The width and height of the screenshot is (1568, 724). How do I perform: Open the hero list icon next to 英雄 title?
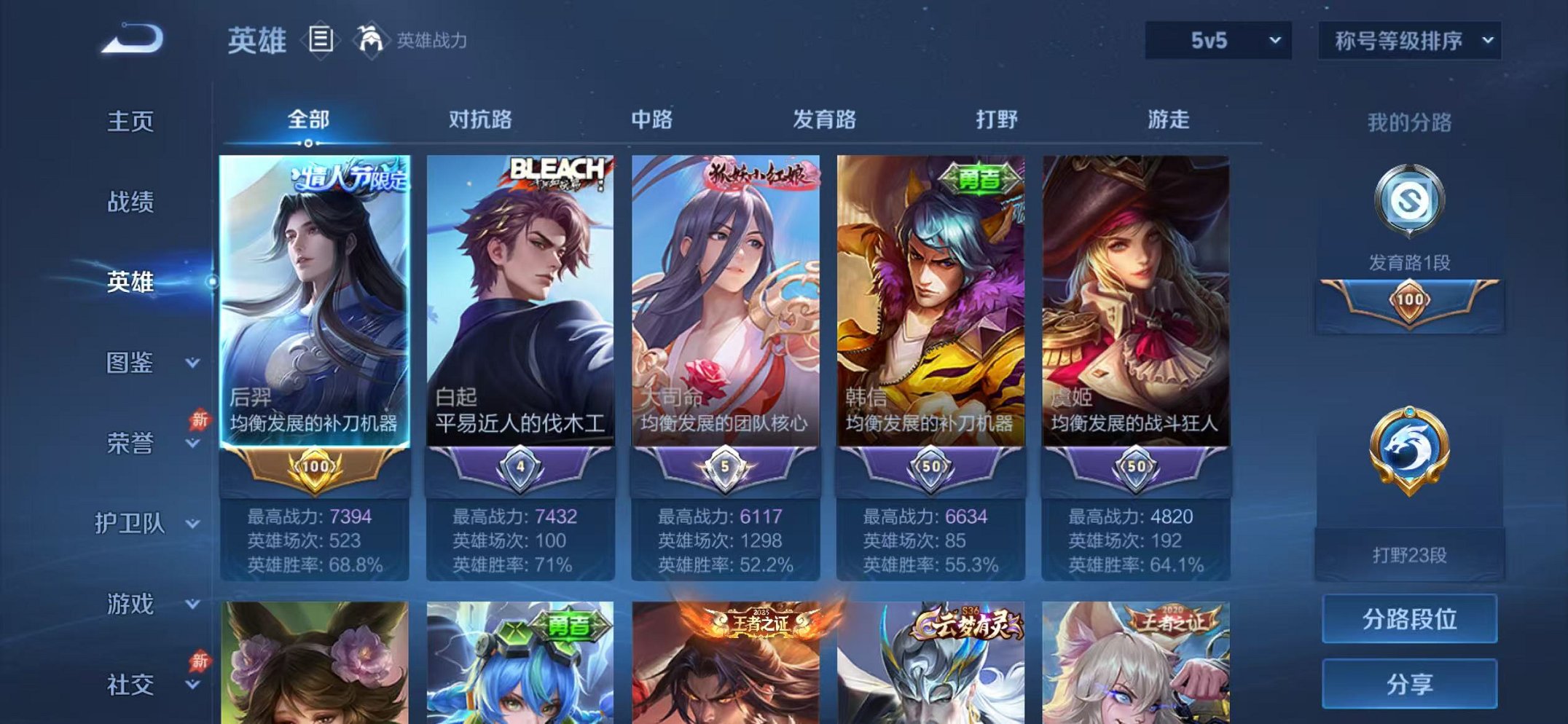tap(320, 40)
